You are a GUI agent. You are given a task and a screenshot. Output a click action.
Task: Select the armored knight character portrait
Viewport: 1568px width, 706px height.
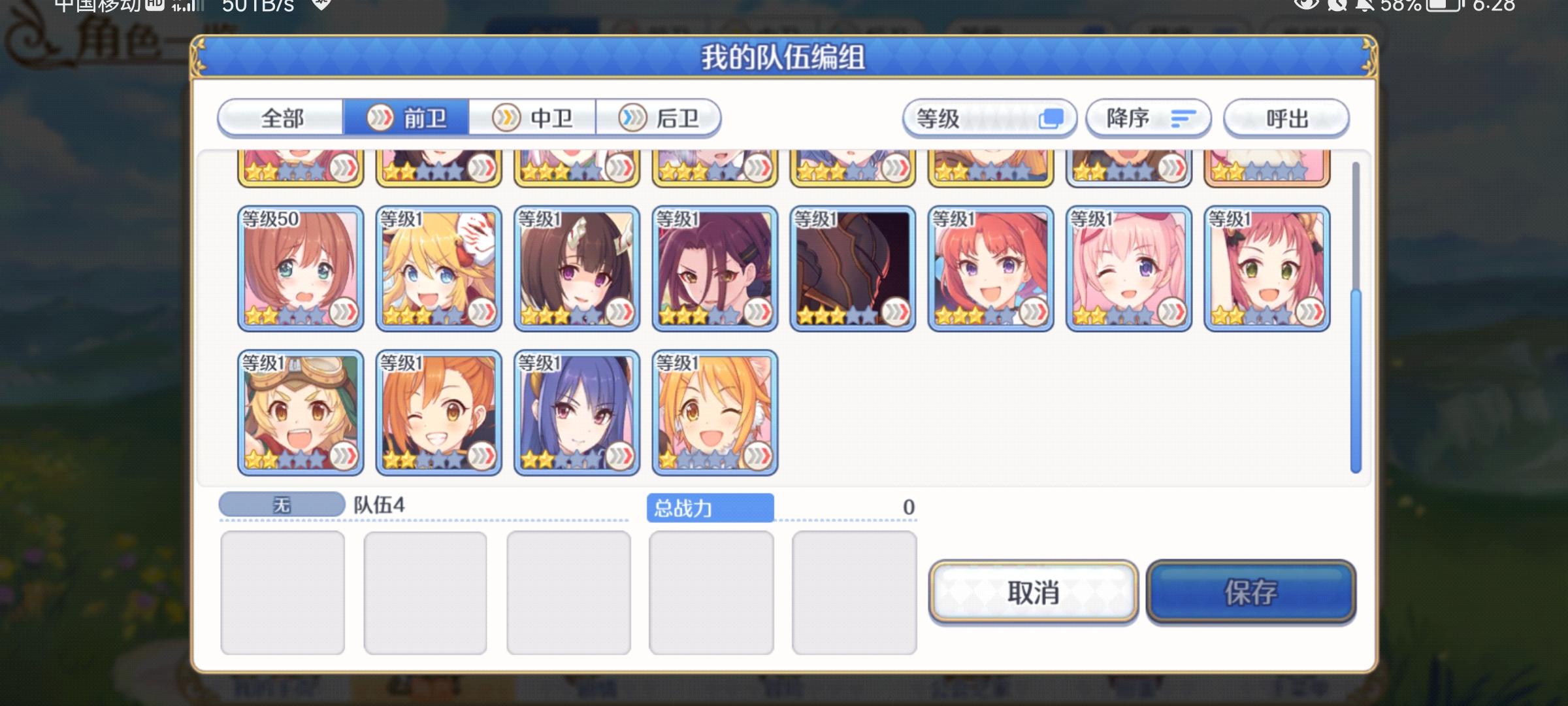coord(852,268)
